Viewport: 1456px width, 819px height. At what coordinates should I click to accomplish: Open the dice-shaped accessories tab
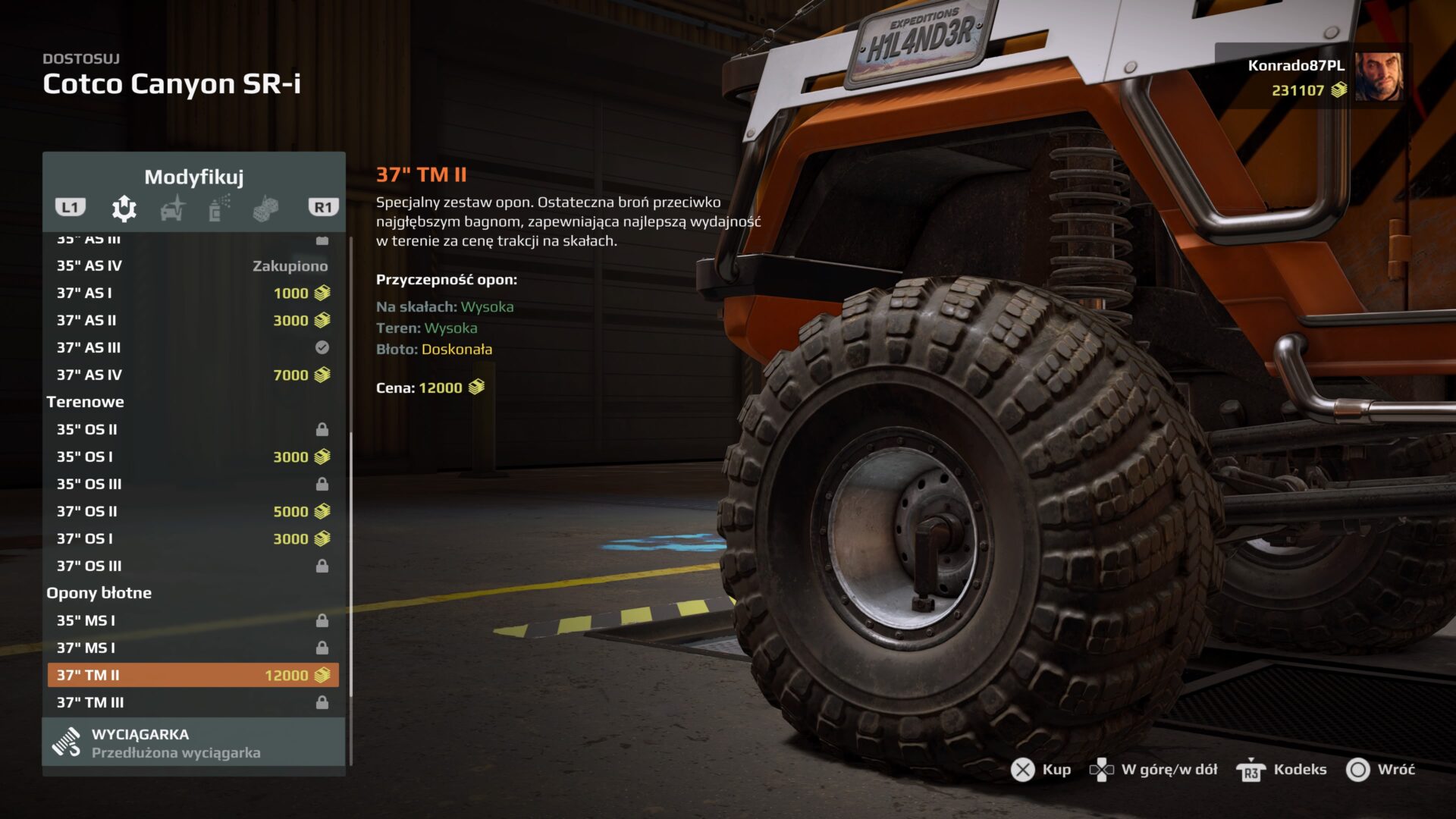pos(265,208)
